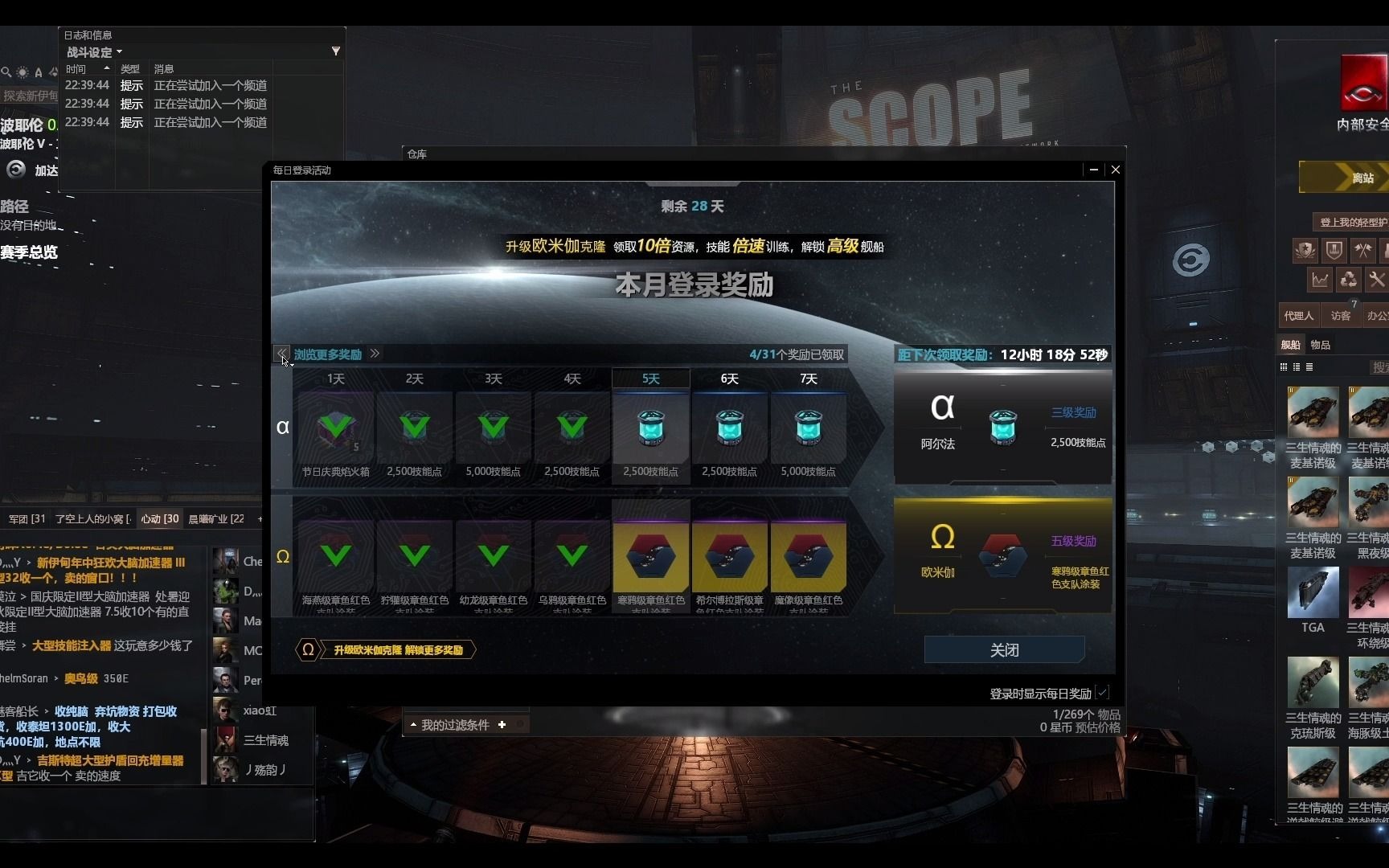Viewport: 1389px width, 868px height.
Task: Toggle the log filter funnel icon
Action: (335, 51)
